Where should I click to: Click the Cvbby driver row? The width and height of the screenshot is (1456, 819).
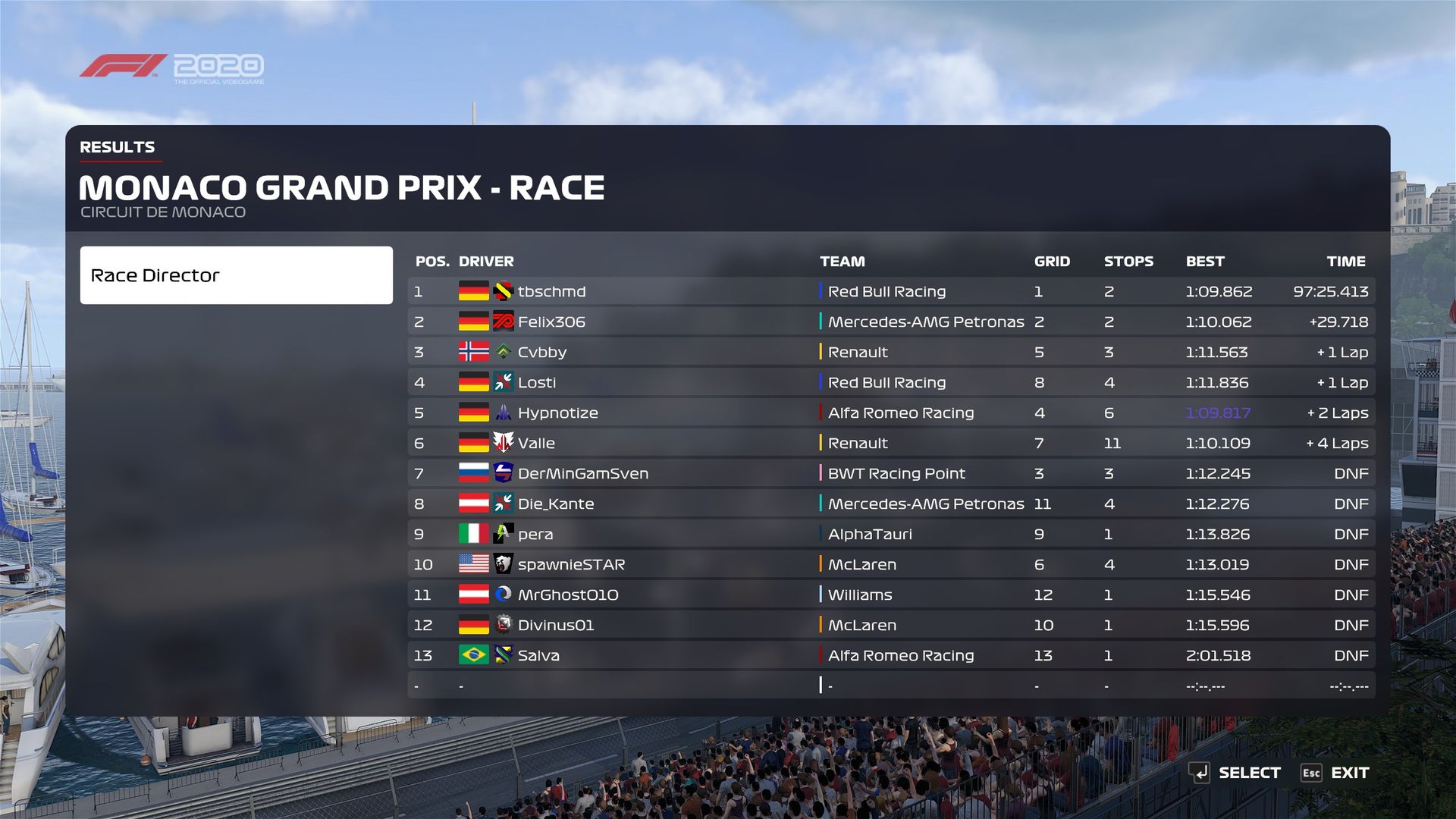891,352
